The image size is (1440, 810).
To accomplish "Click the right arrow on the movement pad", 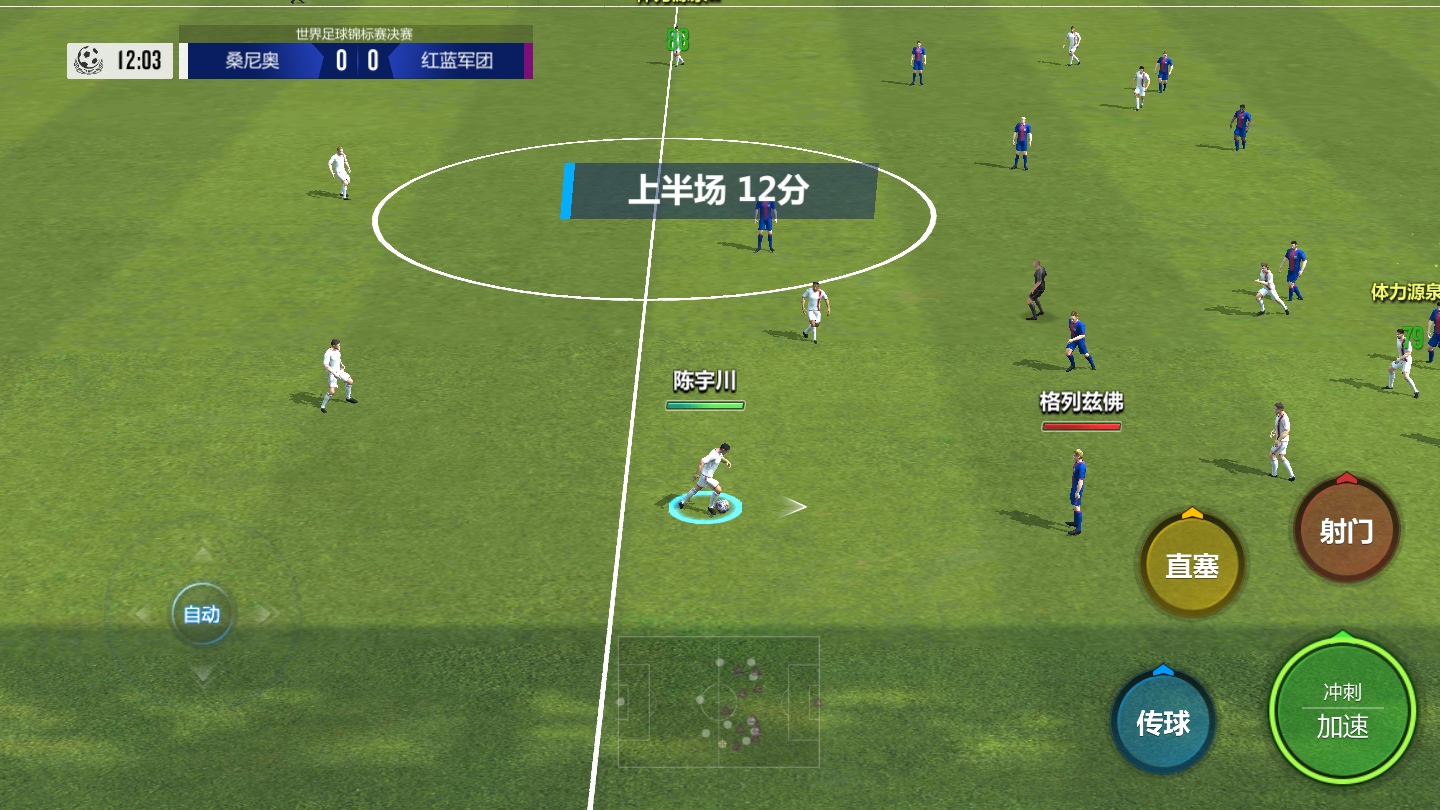I will 266,614.
